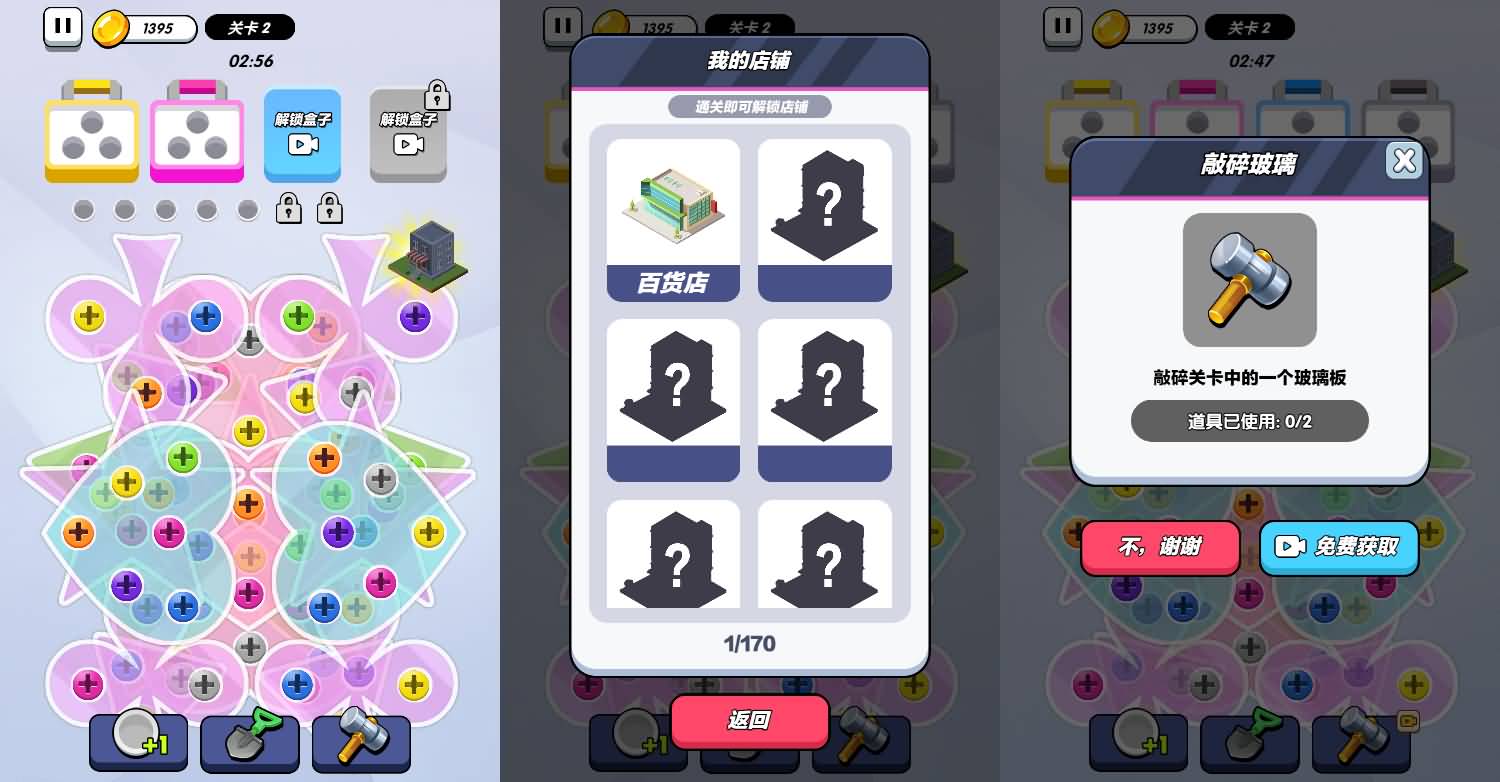Tap the 关卡 2 level badge
This screenshot has width=1500, height=782.
249,28
